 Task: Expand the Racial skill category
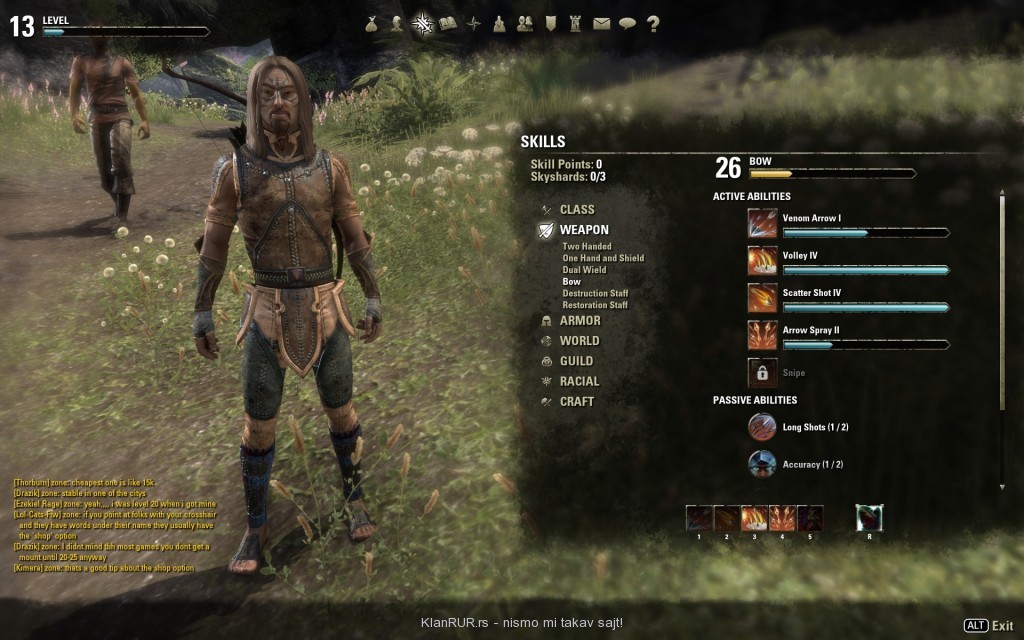point(579,381)
